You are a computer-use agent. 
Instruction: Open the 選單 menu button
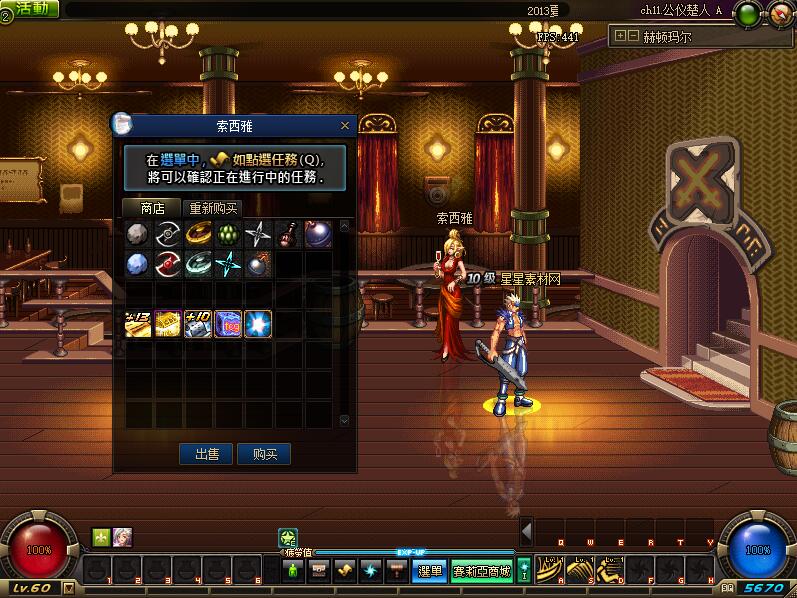click(430, 571)
